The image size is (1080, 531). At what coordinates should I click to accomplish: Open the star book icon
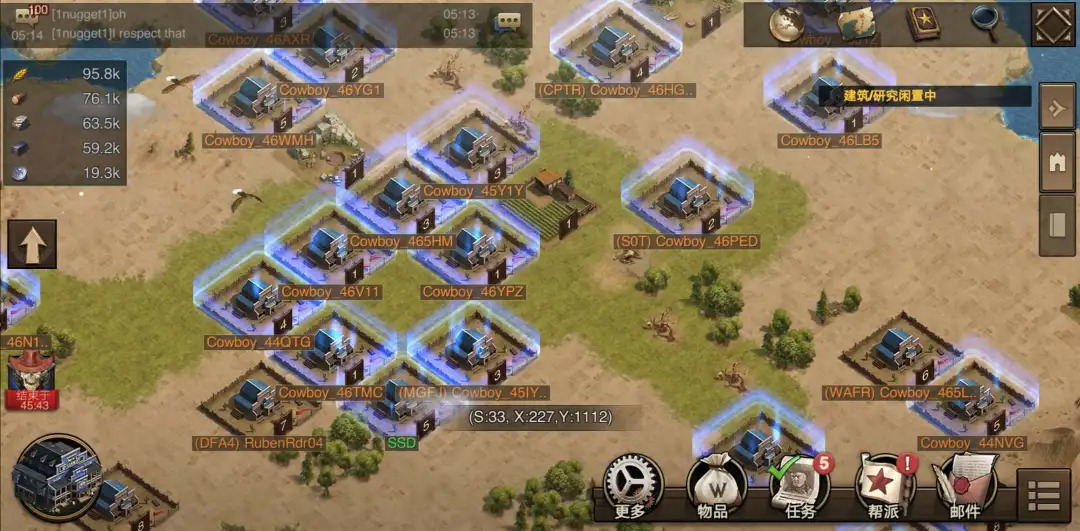(x=922, y=22)
